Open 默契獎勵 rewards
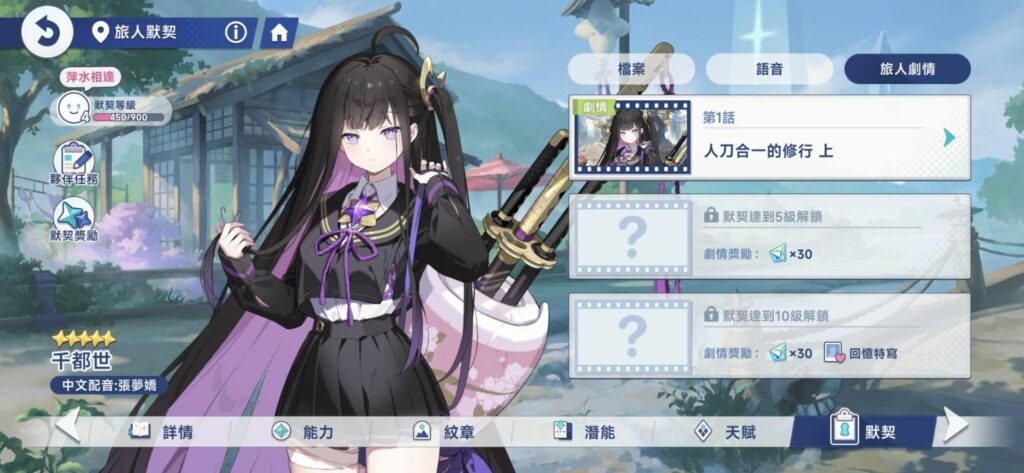 click(x=74, y=220)
